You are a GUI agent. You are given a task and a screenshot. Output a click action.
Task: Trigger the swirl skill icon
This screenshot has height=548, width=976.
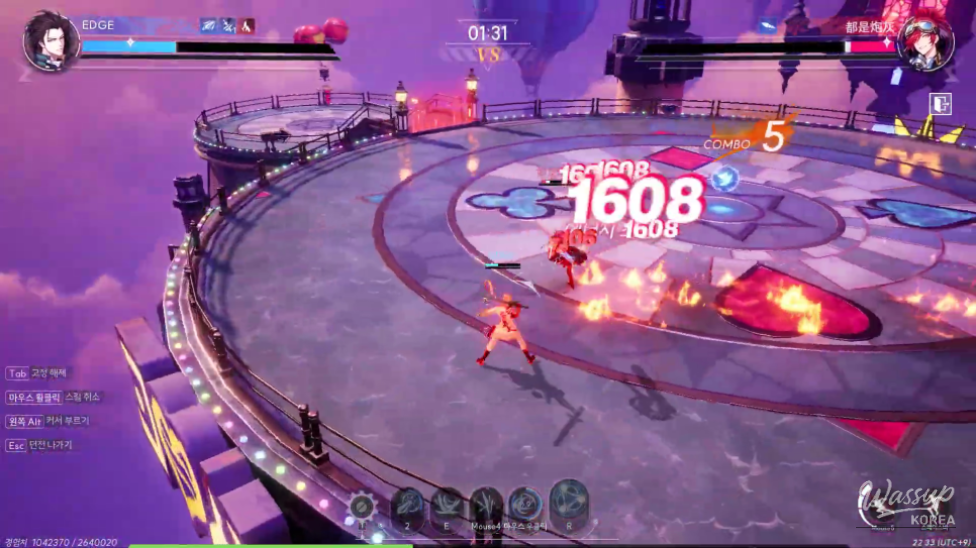[x=525, y=505]
